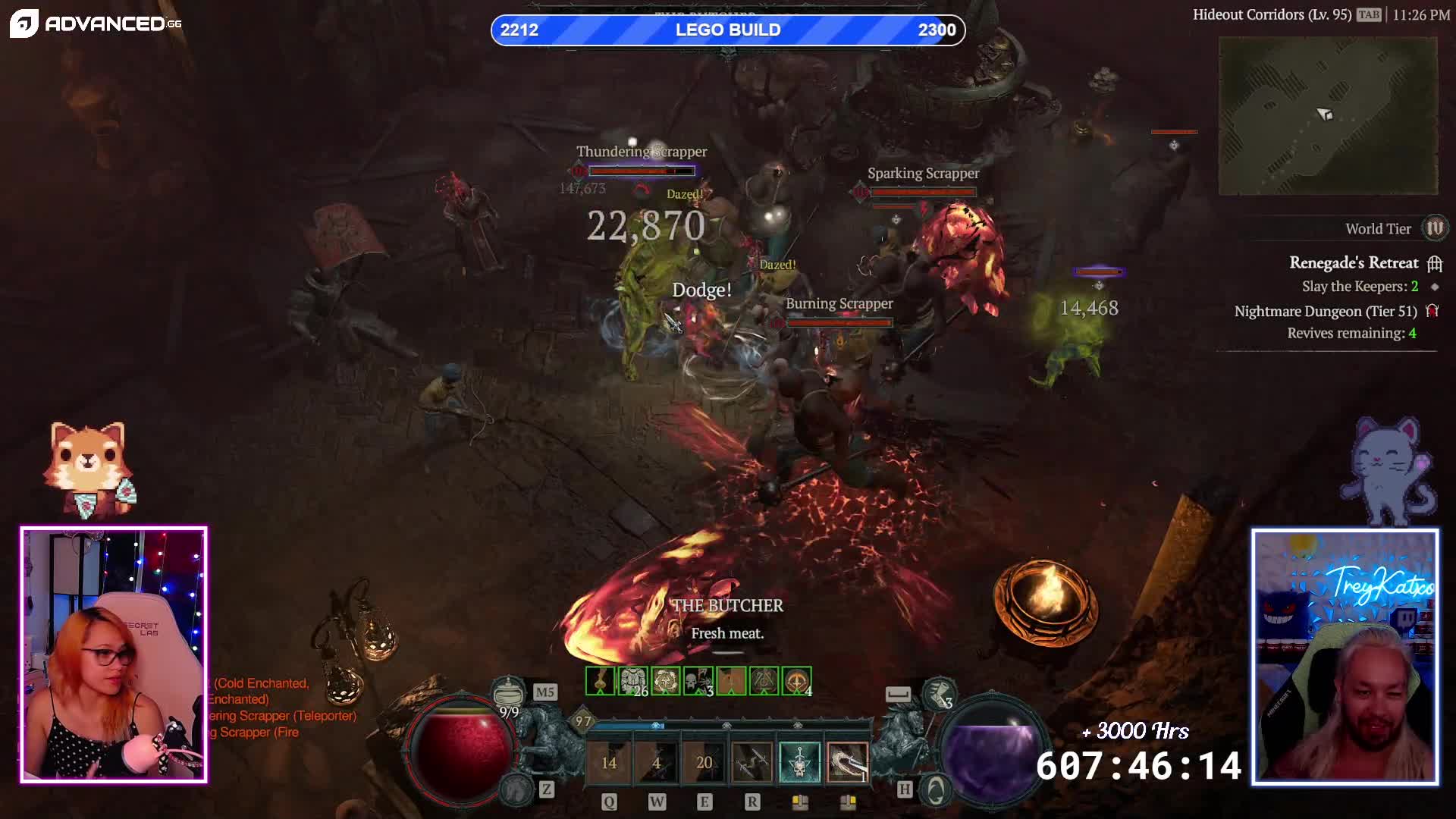Screen dimensions: 1456x819
Task: Activate the skill slot showing cooldown 14
Action: coord(609,762)
